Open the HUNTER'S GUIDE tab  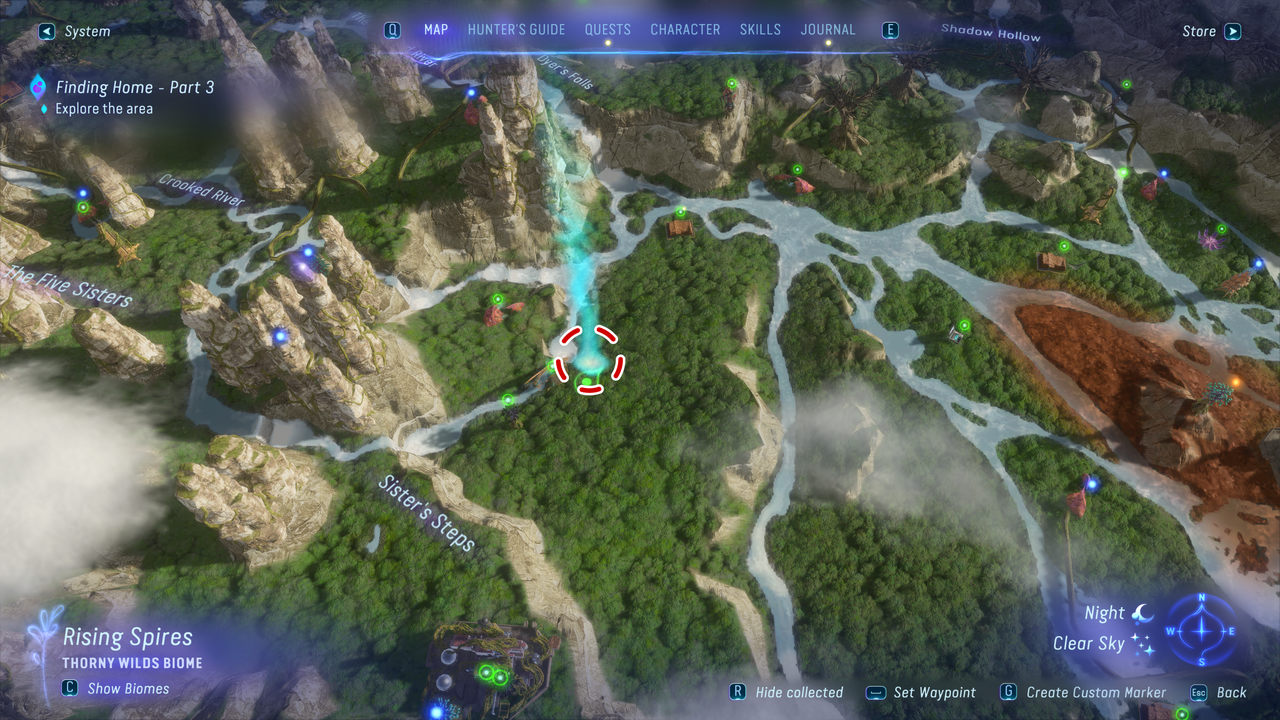tap(516, 29)
